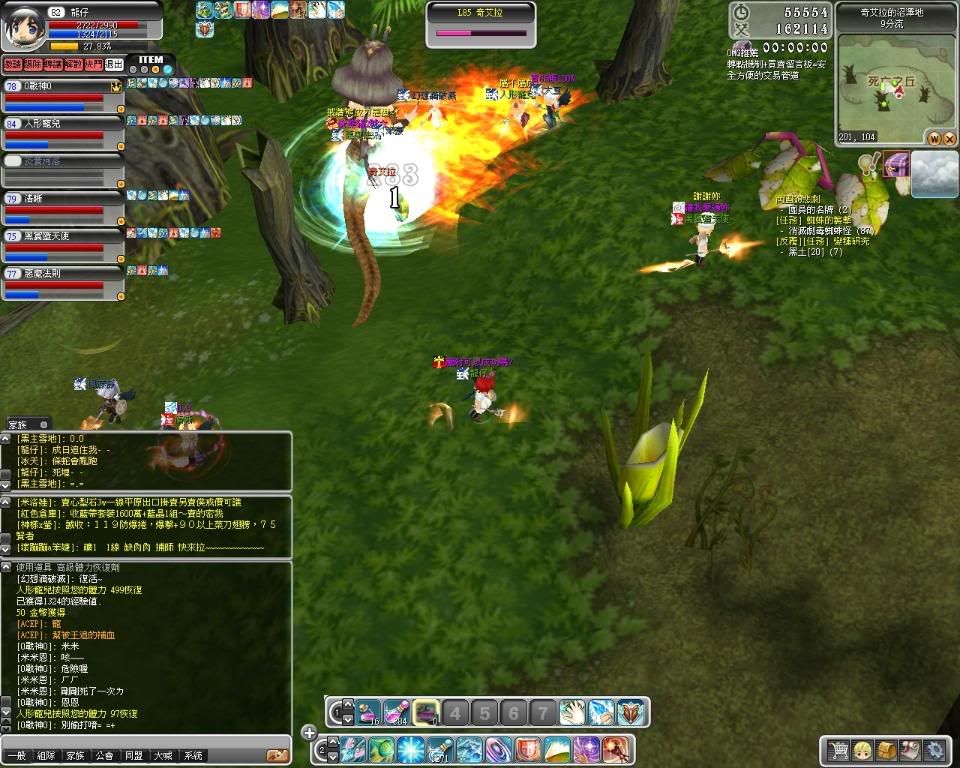This screenshot has width=960, height=768.
Task: Click the minimap W button
Action: (x=934, y=138)
